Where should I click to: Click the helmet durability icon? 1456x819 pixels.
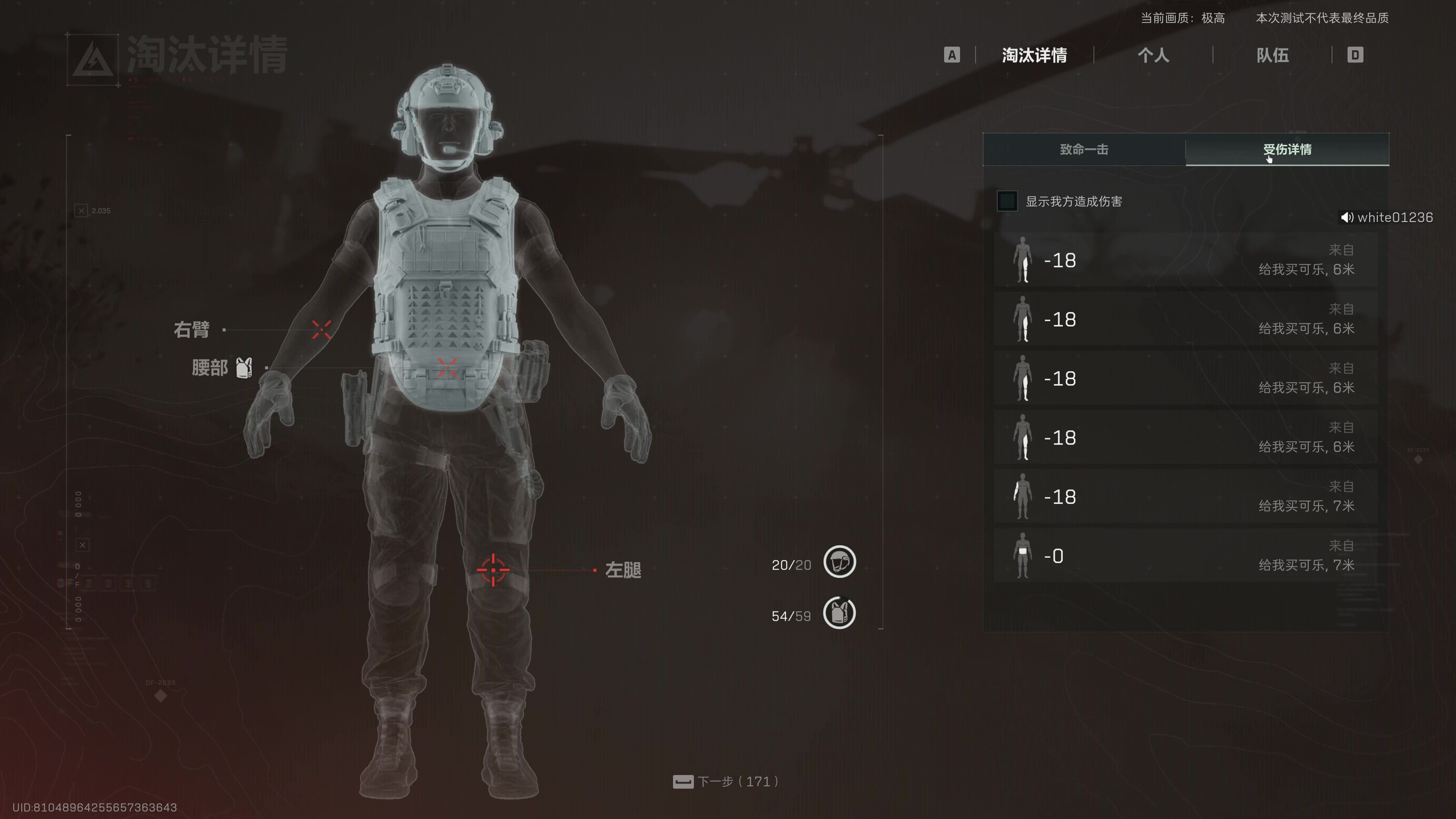tap(839, 562)
